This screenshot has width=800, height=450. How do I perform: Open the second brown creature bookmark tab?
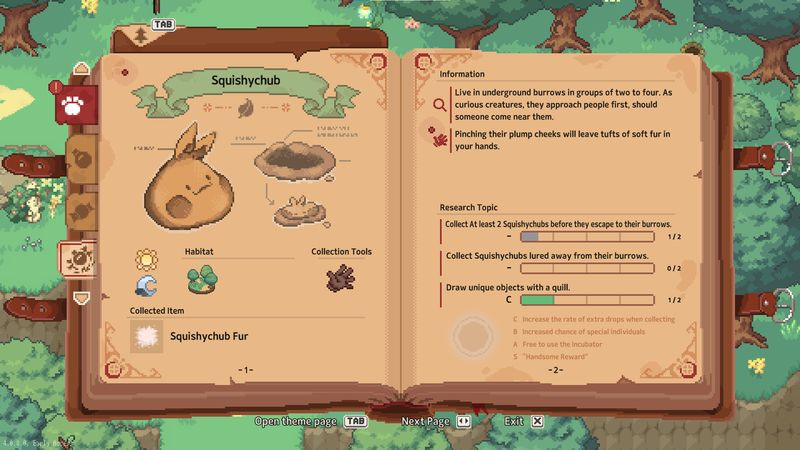(x=80, y=158)
